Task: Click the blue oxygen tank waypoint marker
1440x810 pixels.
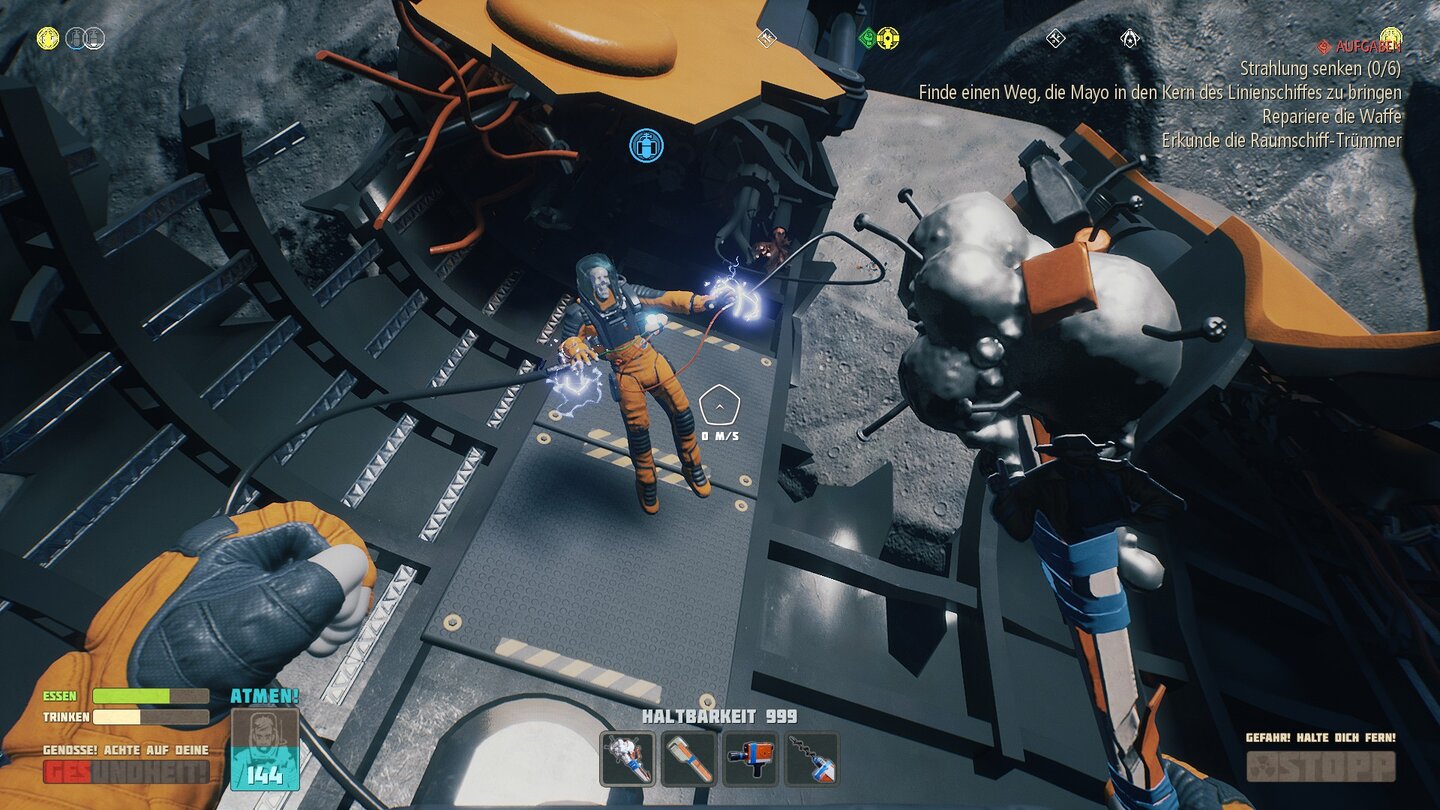Action: click(646, 146)
